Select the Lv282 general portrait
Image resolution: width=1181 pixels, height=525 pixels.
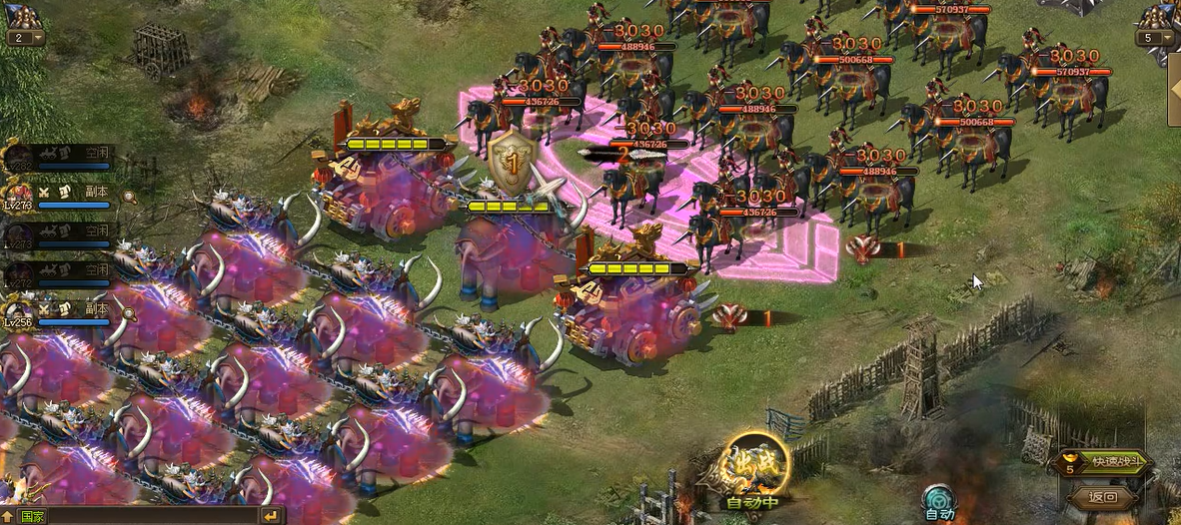point(19,156)
